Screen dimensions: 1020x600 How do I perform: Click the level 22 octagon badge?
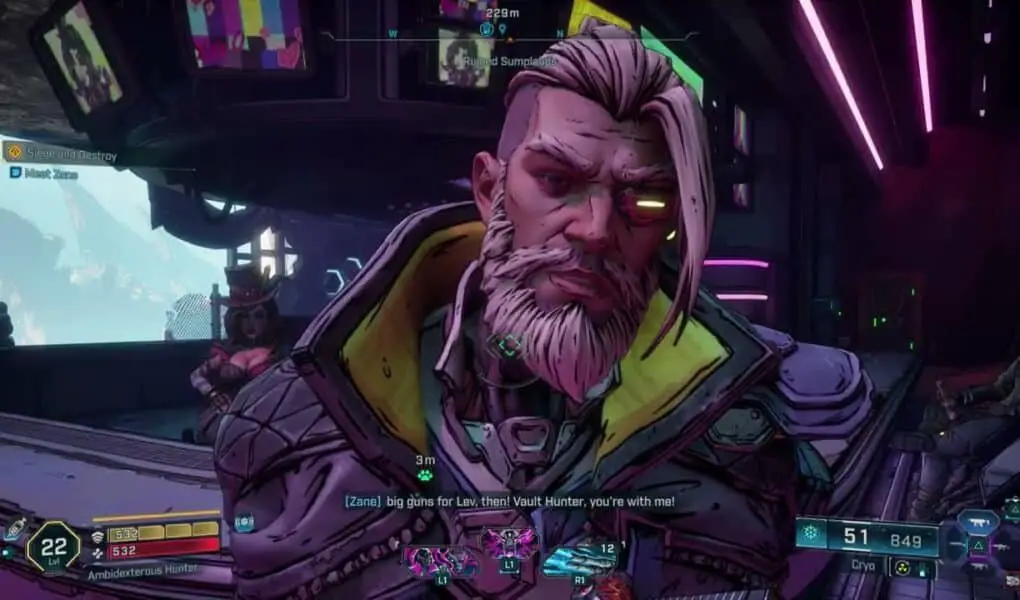52,547
